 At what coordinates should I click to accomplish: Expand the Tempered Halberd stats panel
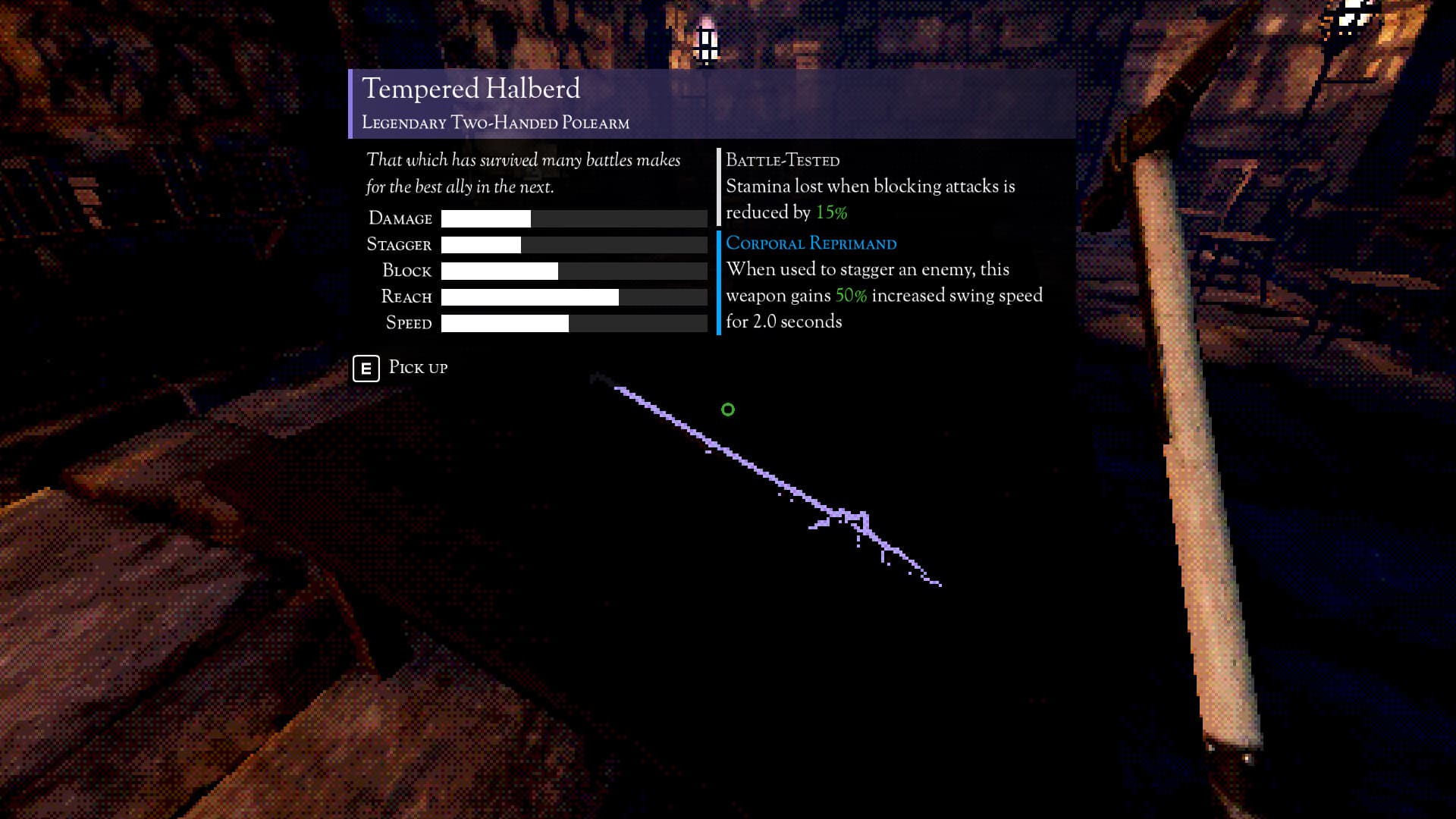[536, 269]
